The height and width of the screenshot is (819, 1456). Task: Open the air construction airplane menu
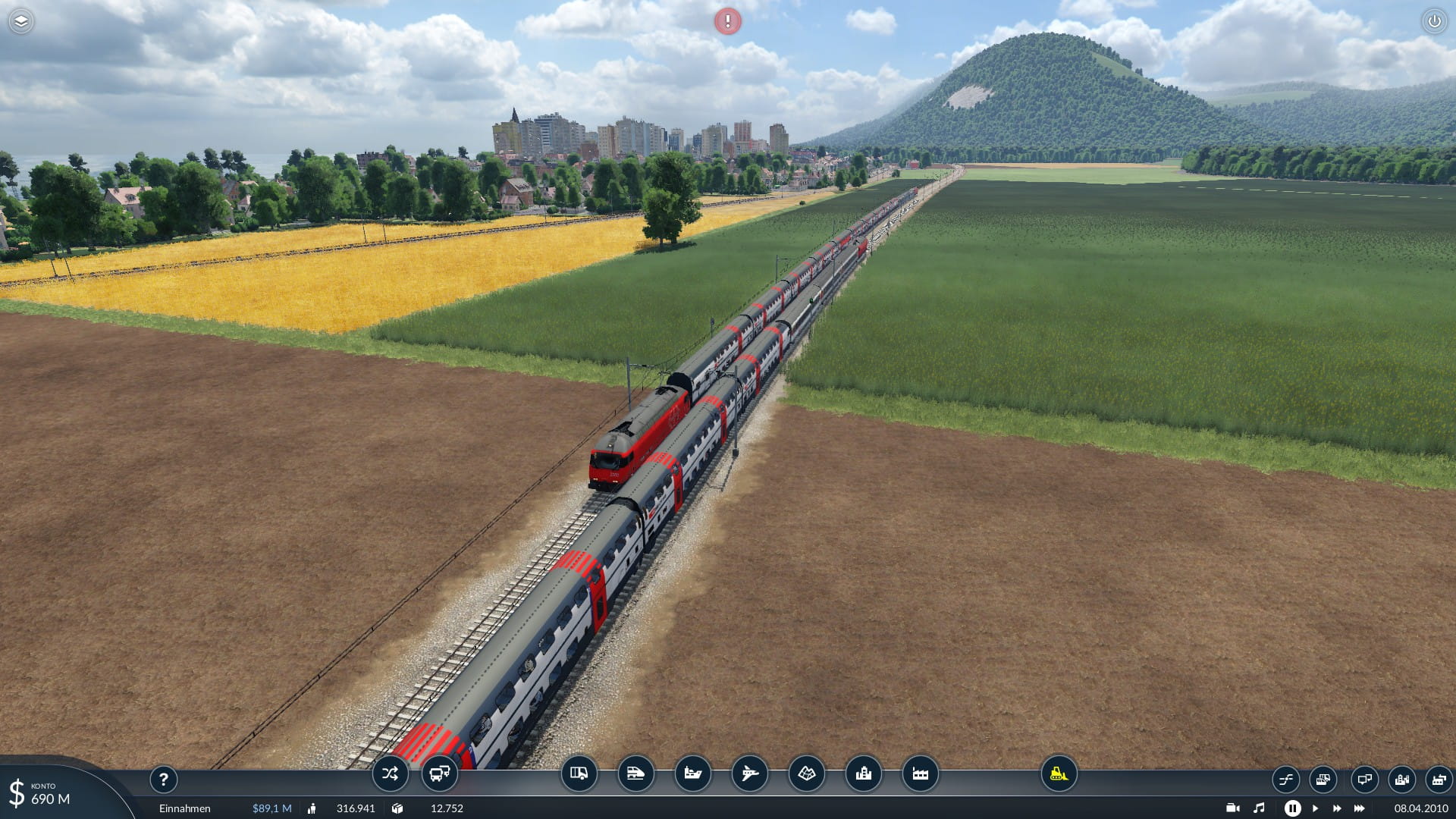[749, 773]
